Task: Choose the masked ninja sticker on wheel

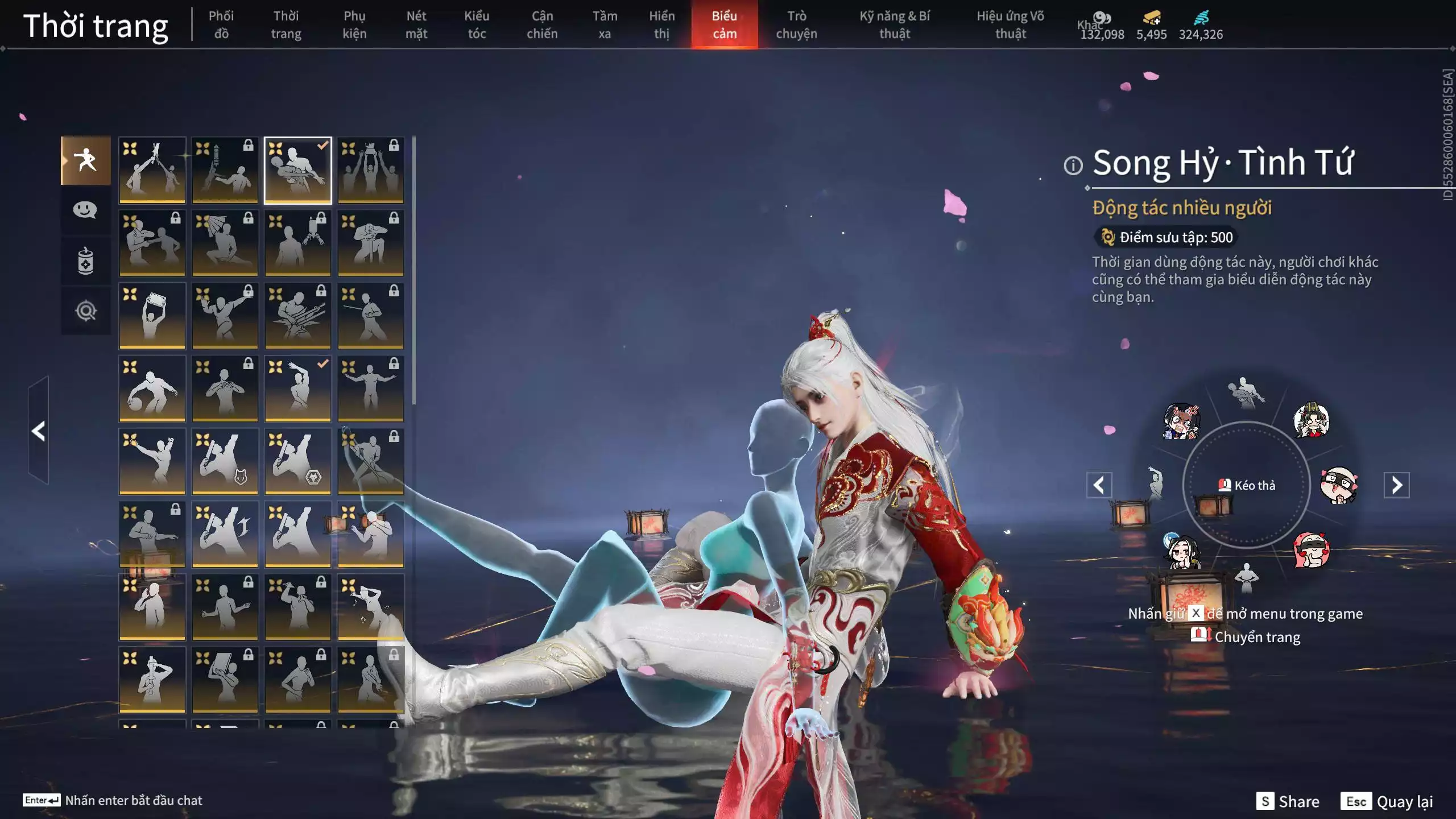Action: [1338, 485]
